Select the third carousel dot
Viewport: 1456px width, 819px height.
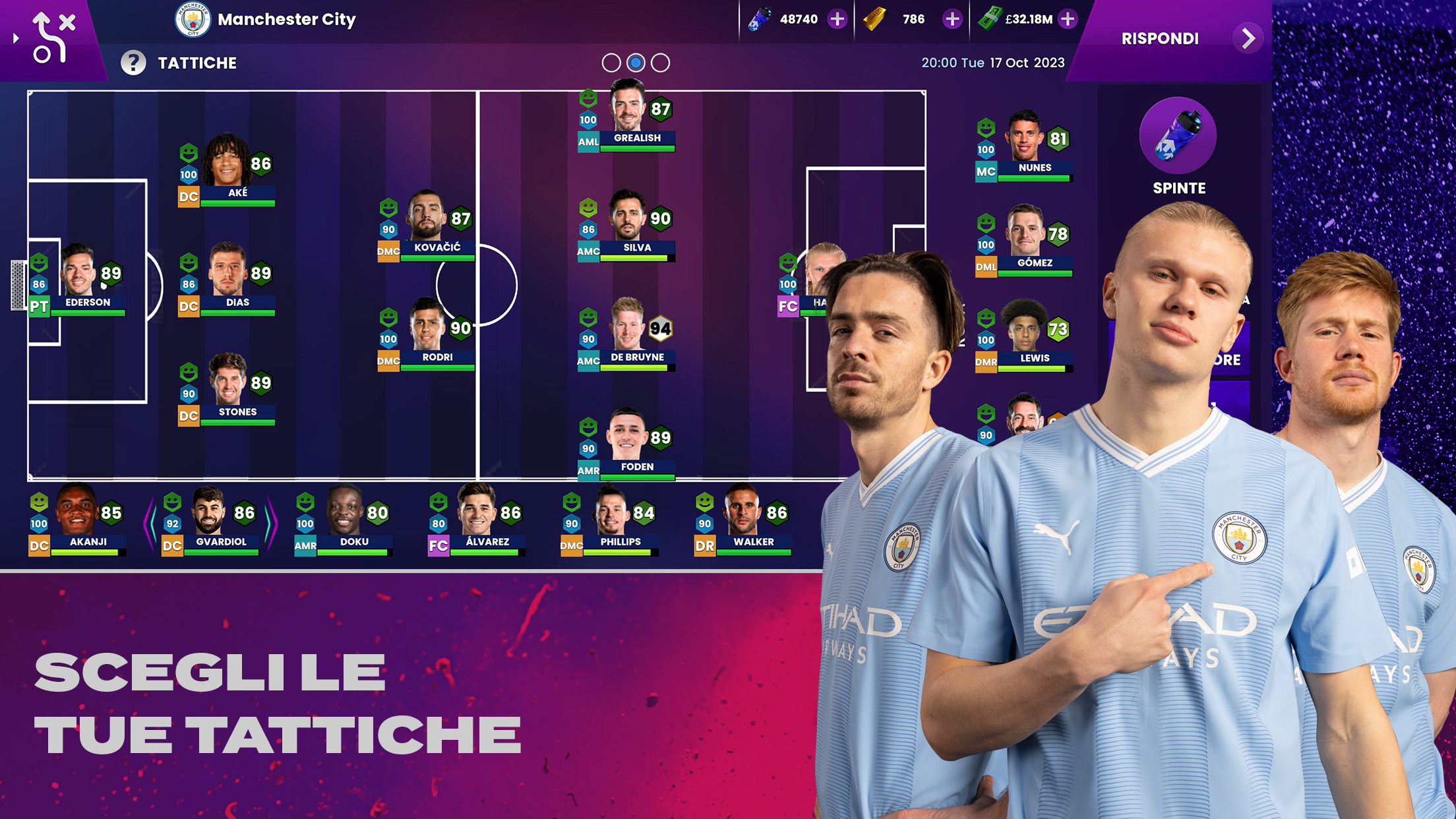659,63
